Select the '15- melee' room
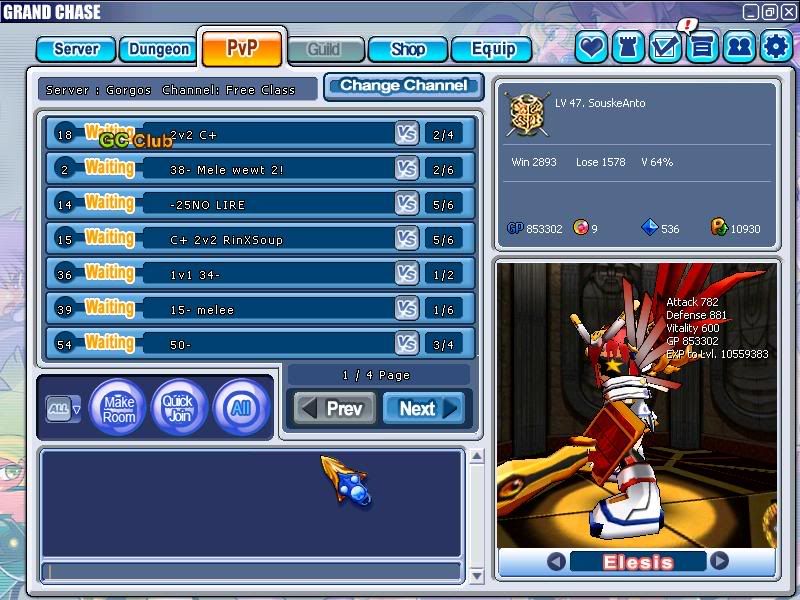The height and width of the screenshot is (600, 800). [x=258, y=309]
